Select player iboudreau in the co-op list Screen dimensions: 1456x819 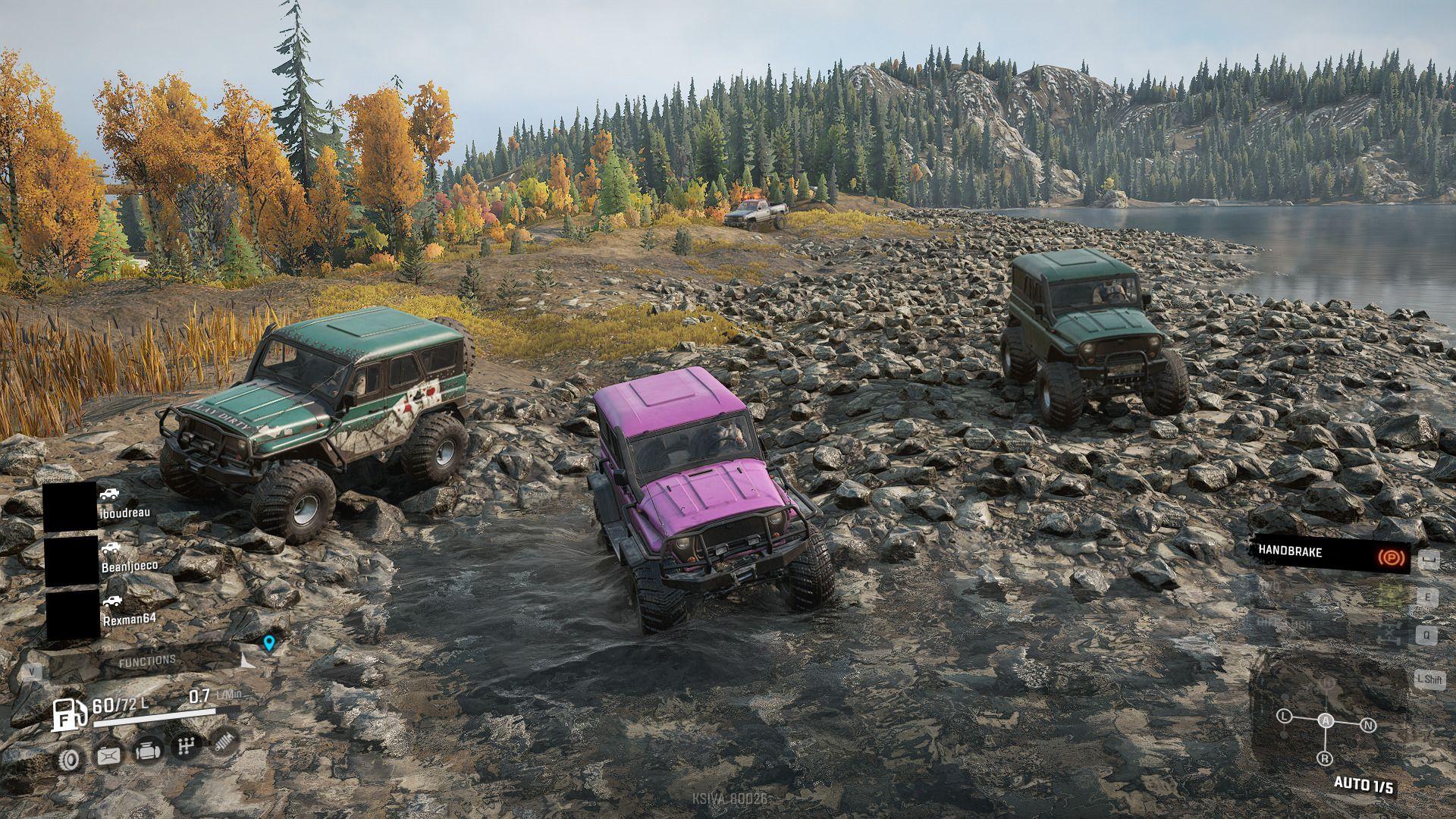point(125,512)
